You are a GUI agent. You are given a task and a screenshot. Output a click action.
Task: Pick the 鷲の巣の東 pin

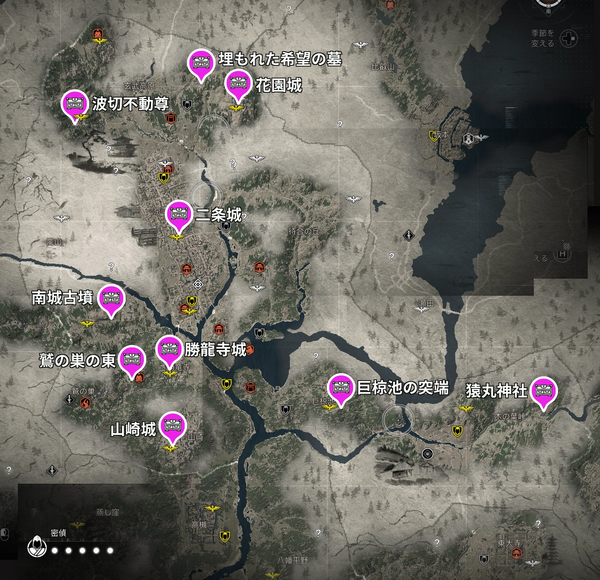(134, 359)
